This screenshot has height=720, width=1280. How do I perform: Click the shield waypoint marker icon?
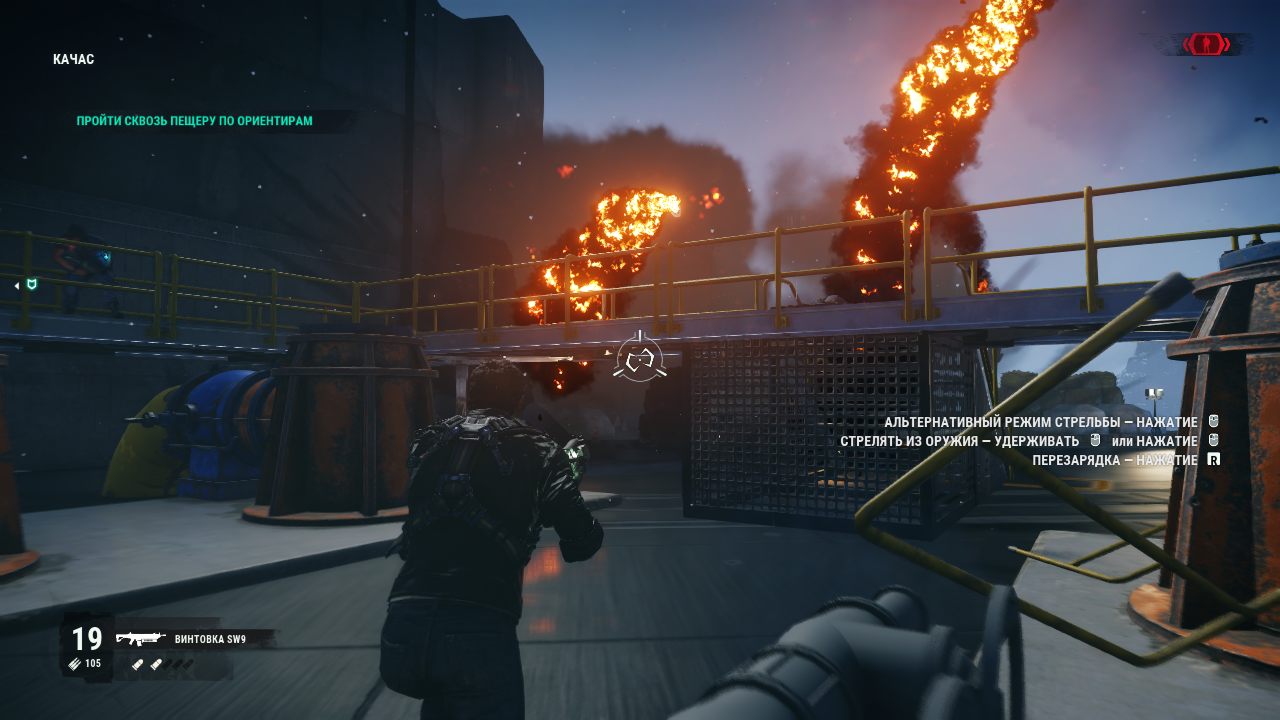[x=32, y=285]
